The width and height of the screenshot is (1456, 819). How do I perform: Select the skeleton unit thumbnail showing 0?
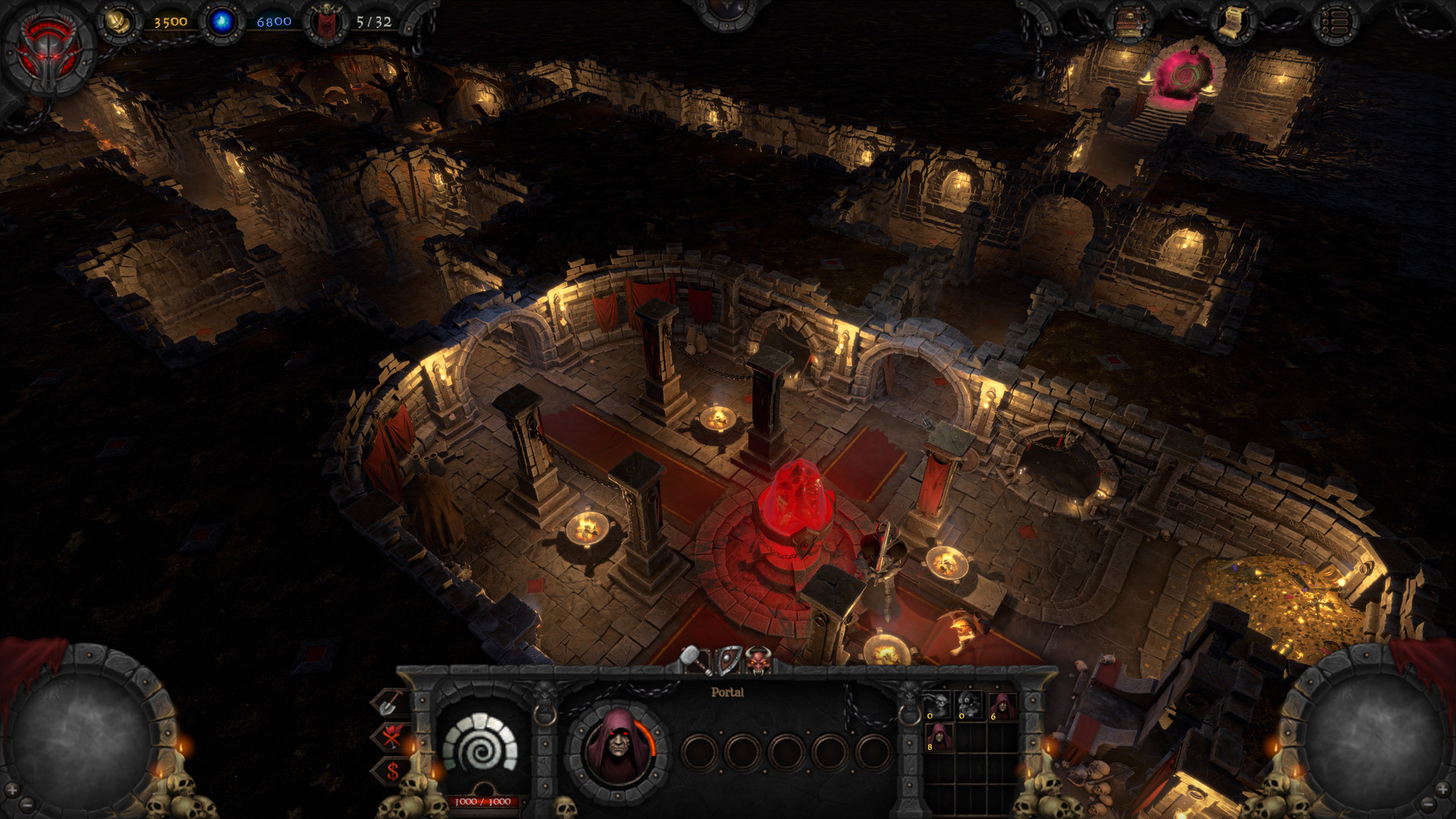937,705
